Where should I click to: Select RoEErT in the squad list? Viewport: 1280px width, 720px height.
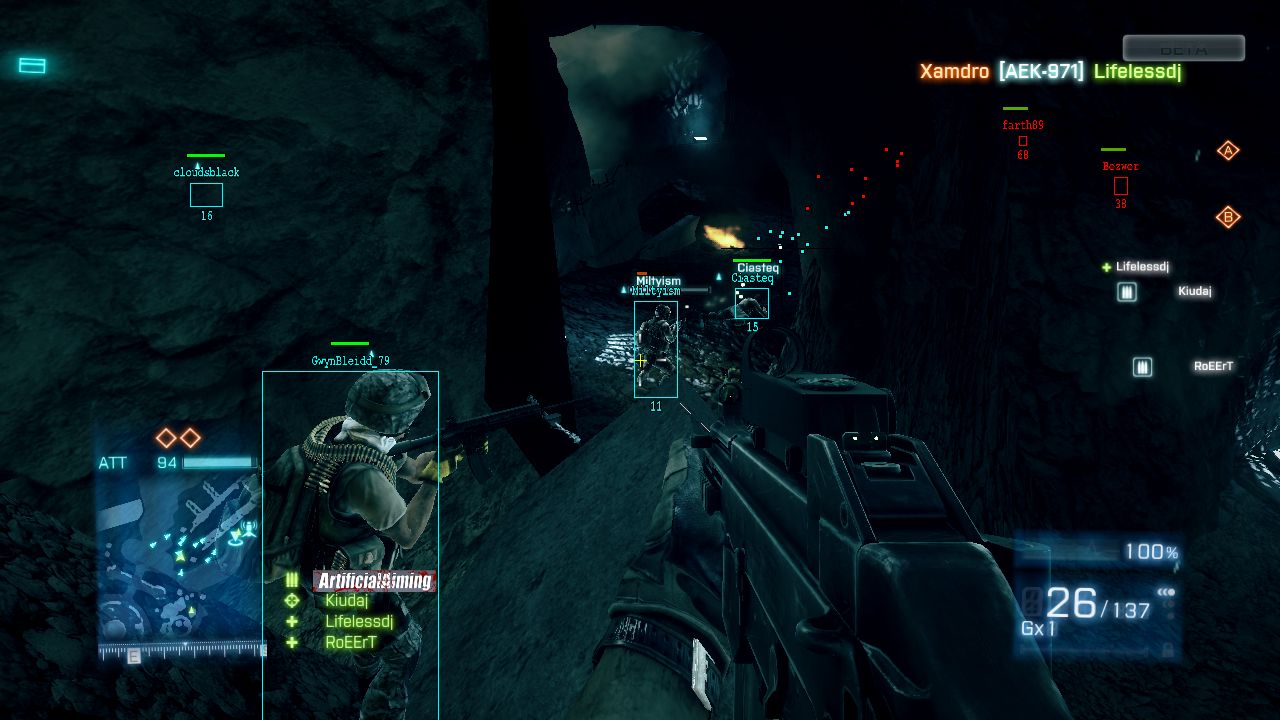(x=350, y=643)
